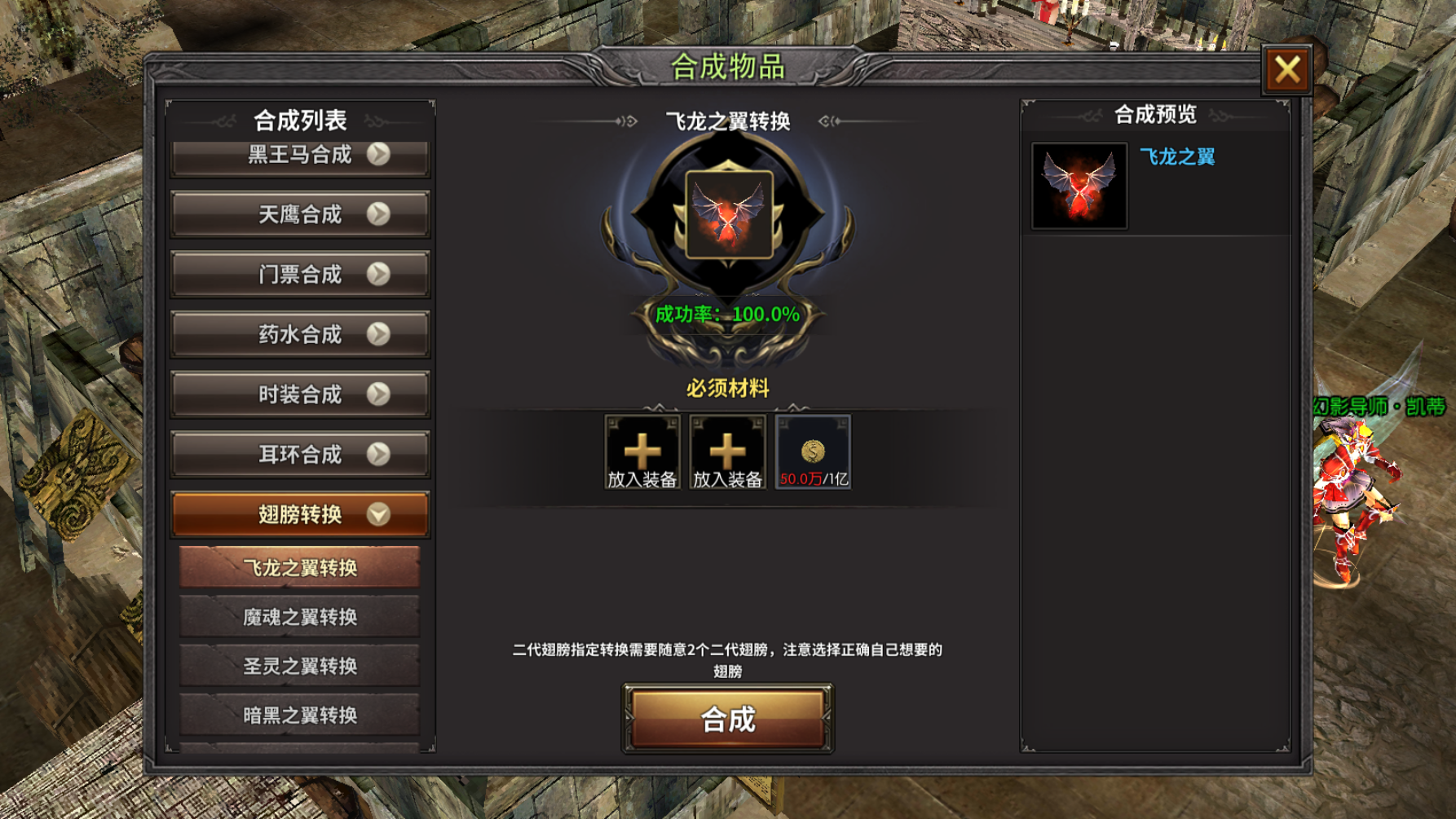Select the 飞龙之翼转换 sub-option

tap(299, 568)
